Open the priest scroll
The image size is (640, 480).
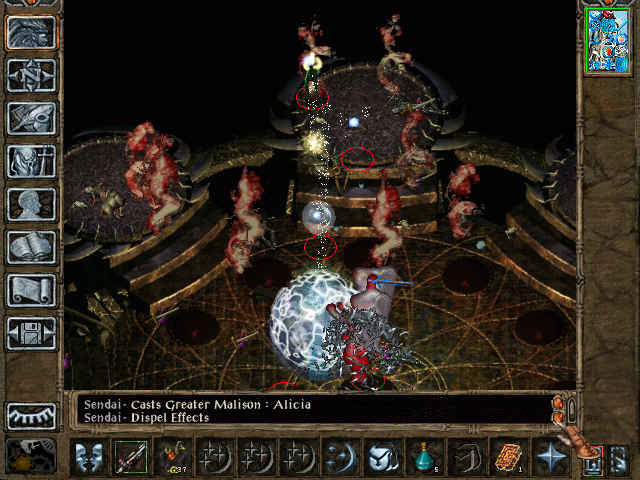coord(31,290)
